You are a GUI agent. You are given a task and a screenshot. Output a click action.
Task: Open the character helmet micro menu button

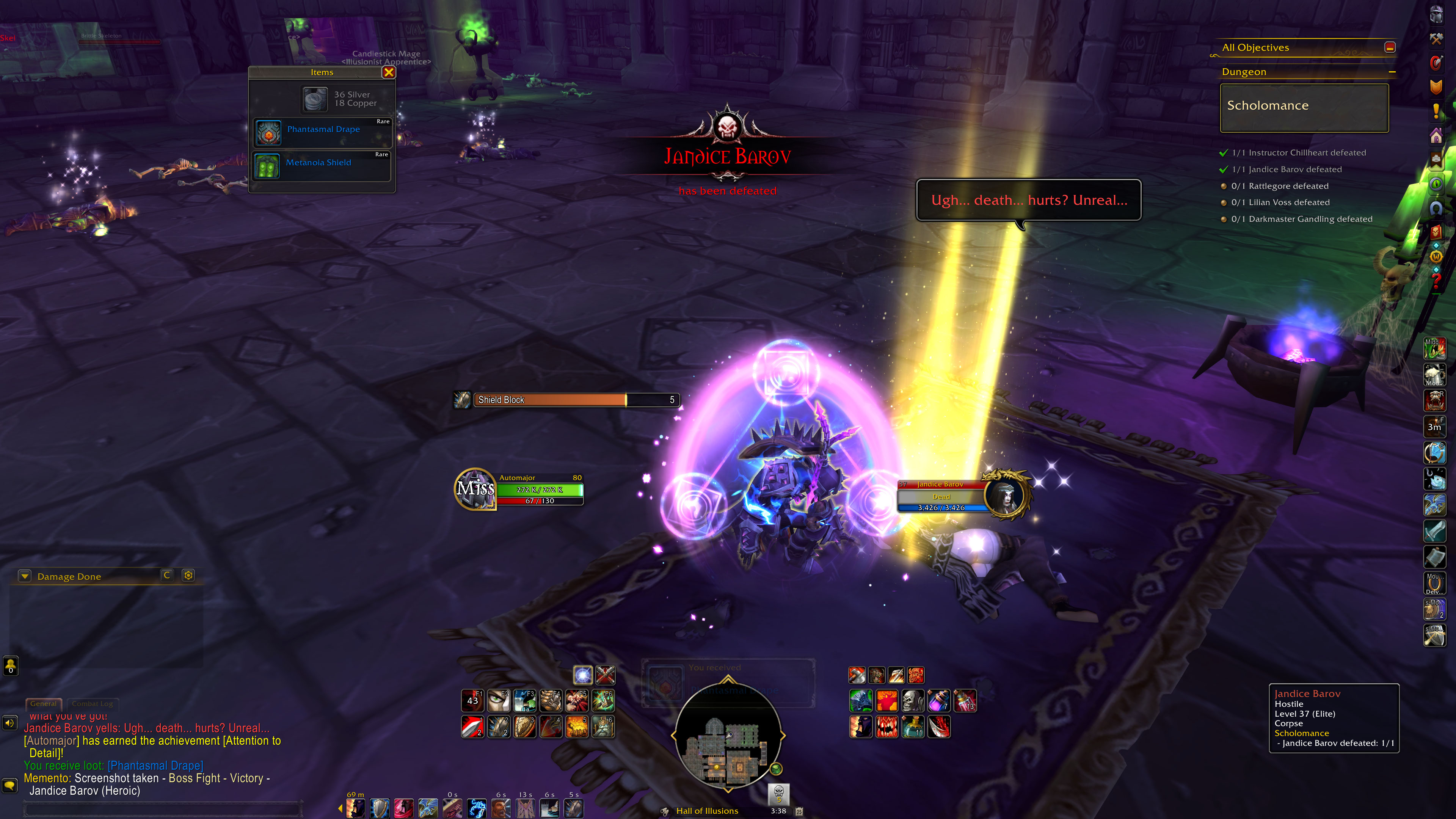click(x=1436, y=14)
